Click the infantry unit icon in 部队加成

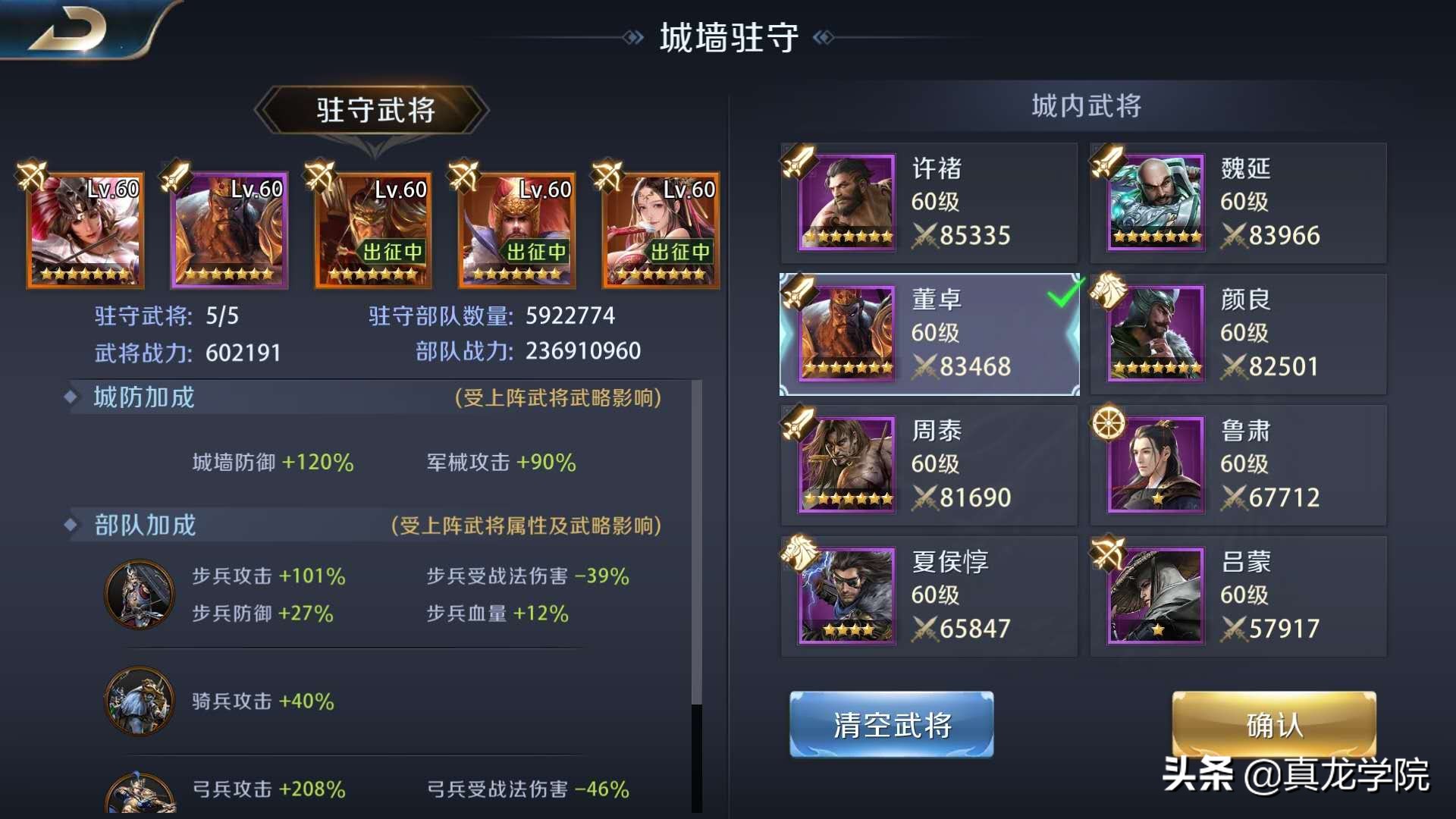pyautogui.click(x=140, y=594)
